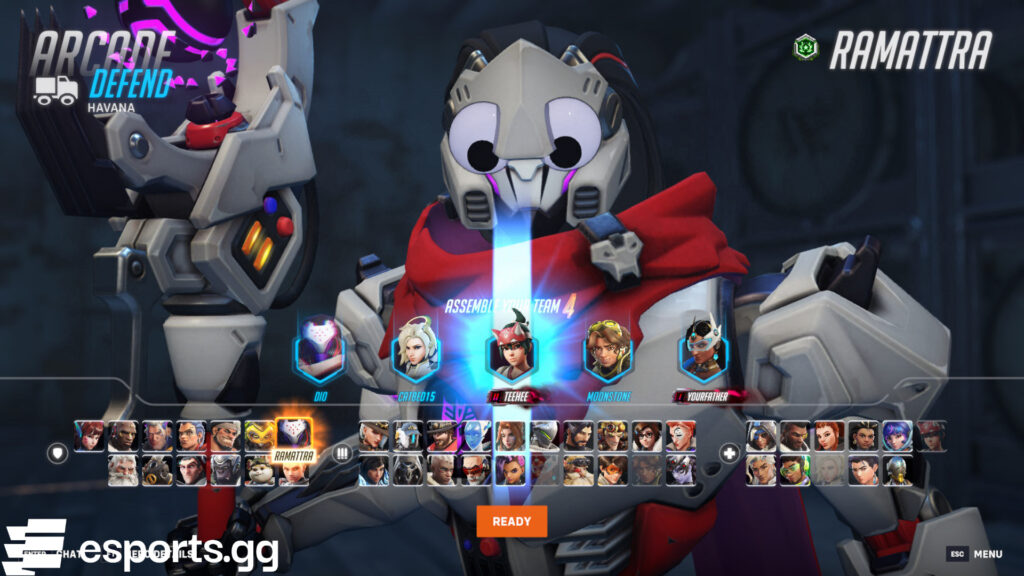Pick Reinhardt from the tank heroes

coord(123,470)
